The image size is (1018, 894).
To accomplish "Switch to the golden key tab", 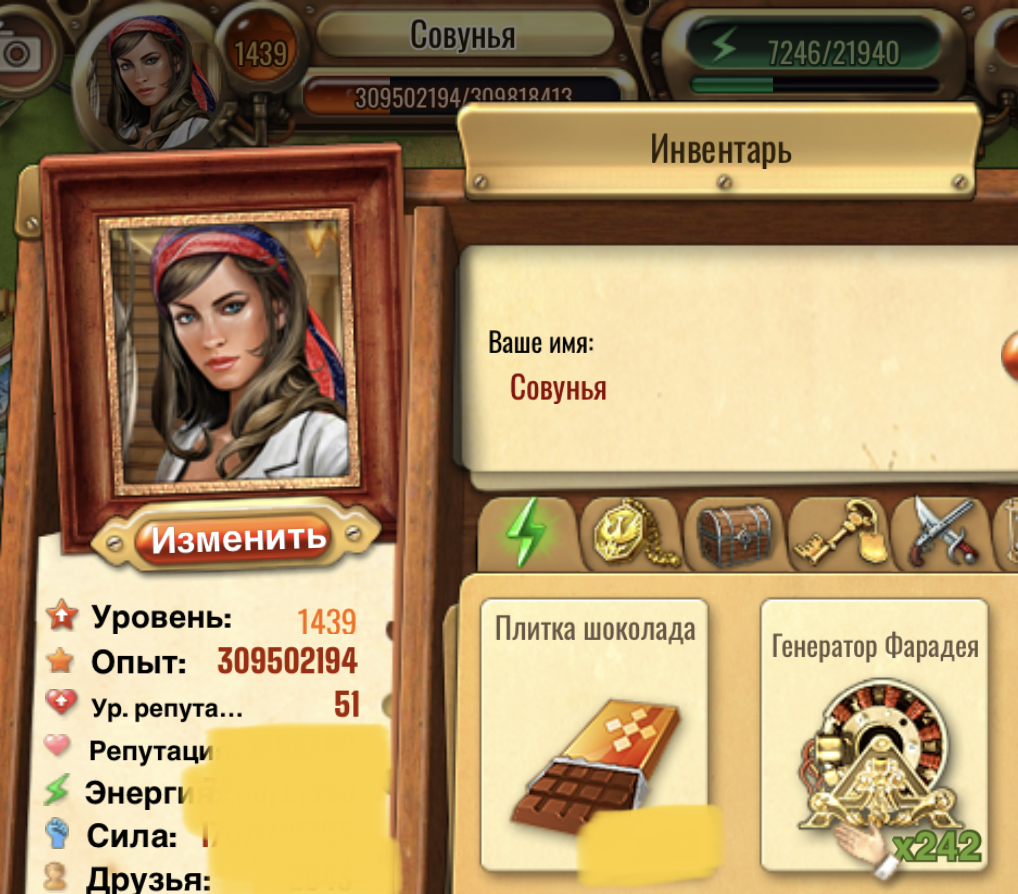I will point(837,534).
